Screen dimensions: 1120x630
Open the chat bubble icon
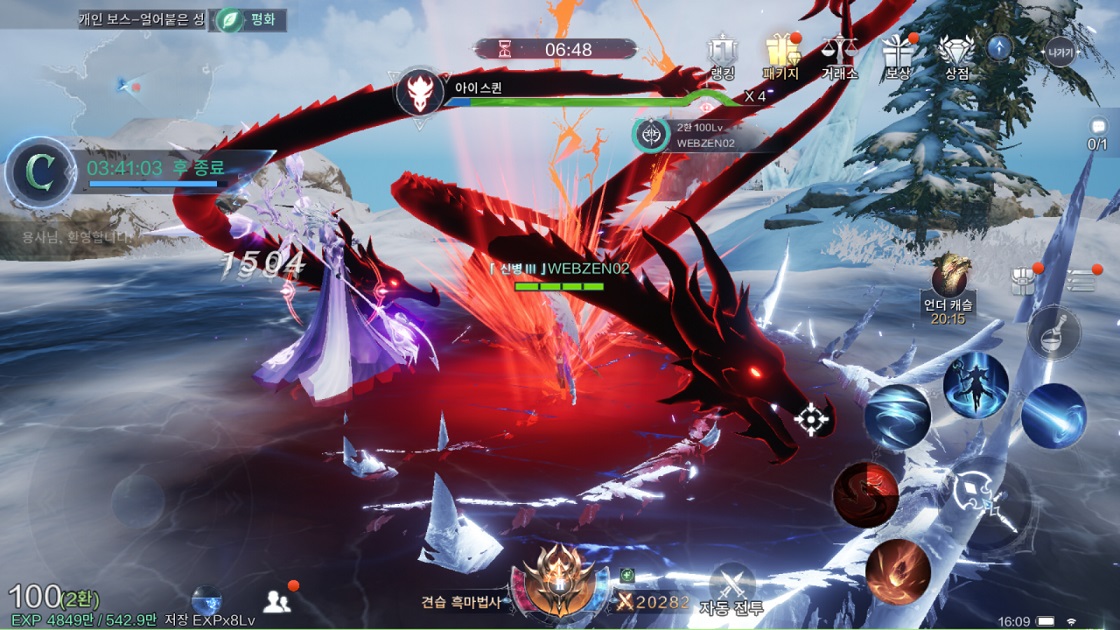click(1098, 128)
